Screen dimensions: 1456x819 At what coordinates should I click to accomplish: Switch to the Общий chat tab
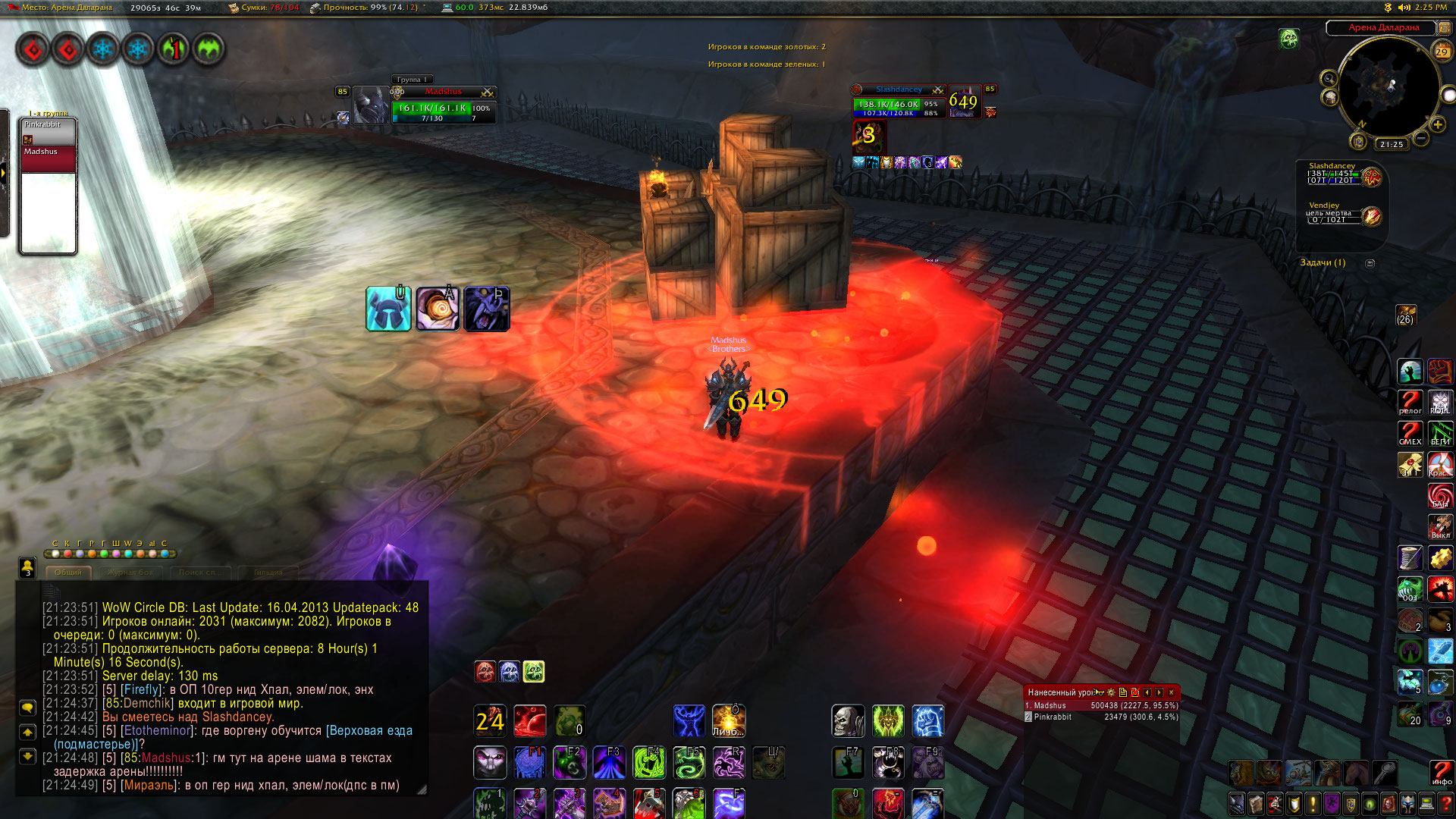(68, 573)
